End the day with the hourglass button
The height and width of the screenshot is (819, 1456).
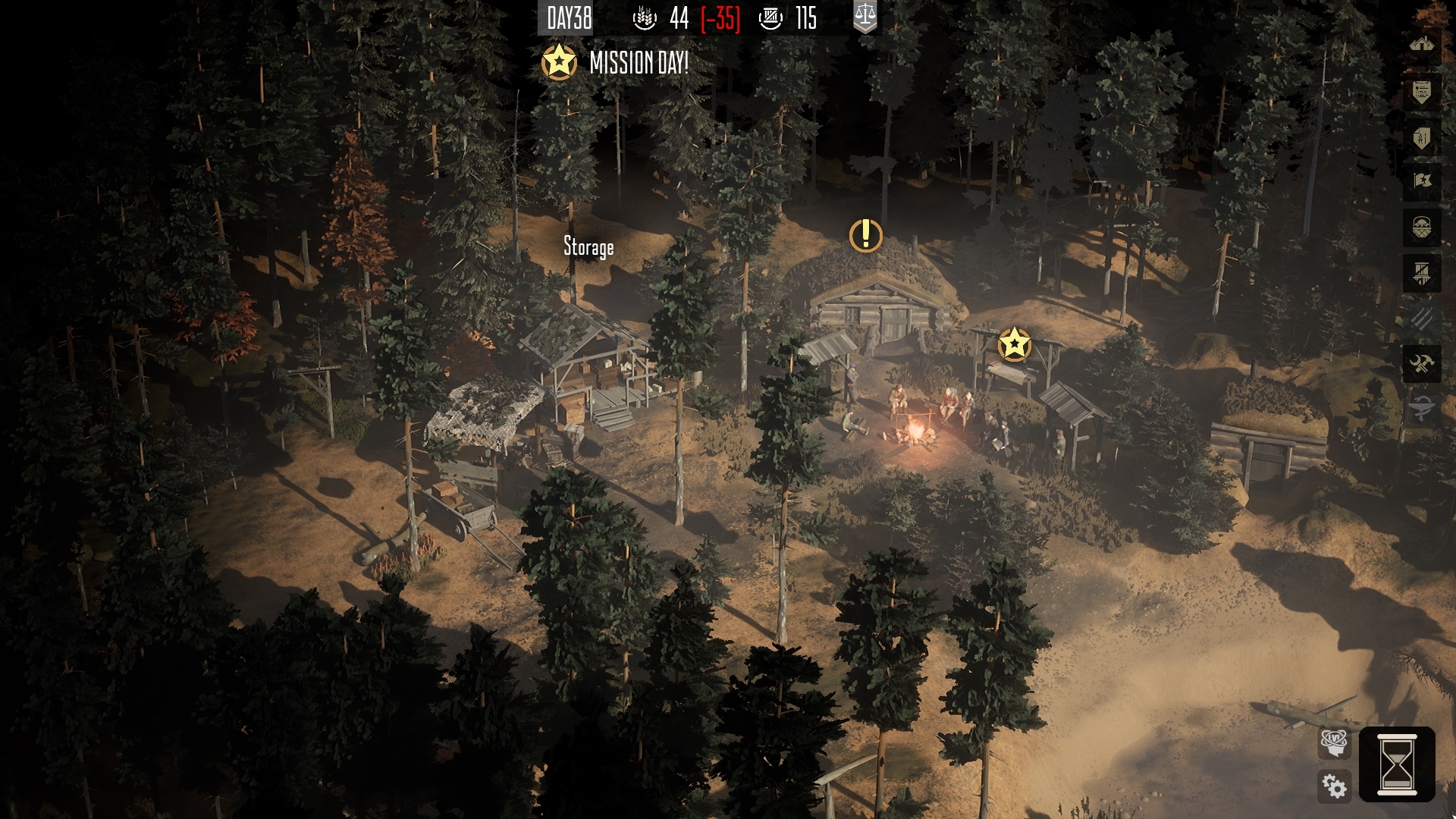(1396, 764)
